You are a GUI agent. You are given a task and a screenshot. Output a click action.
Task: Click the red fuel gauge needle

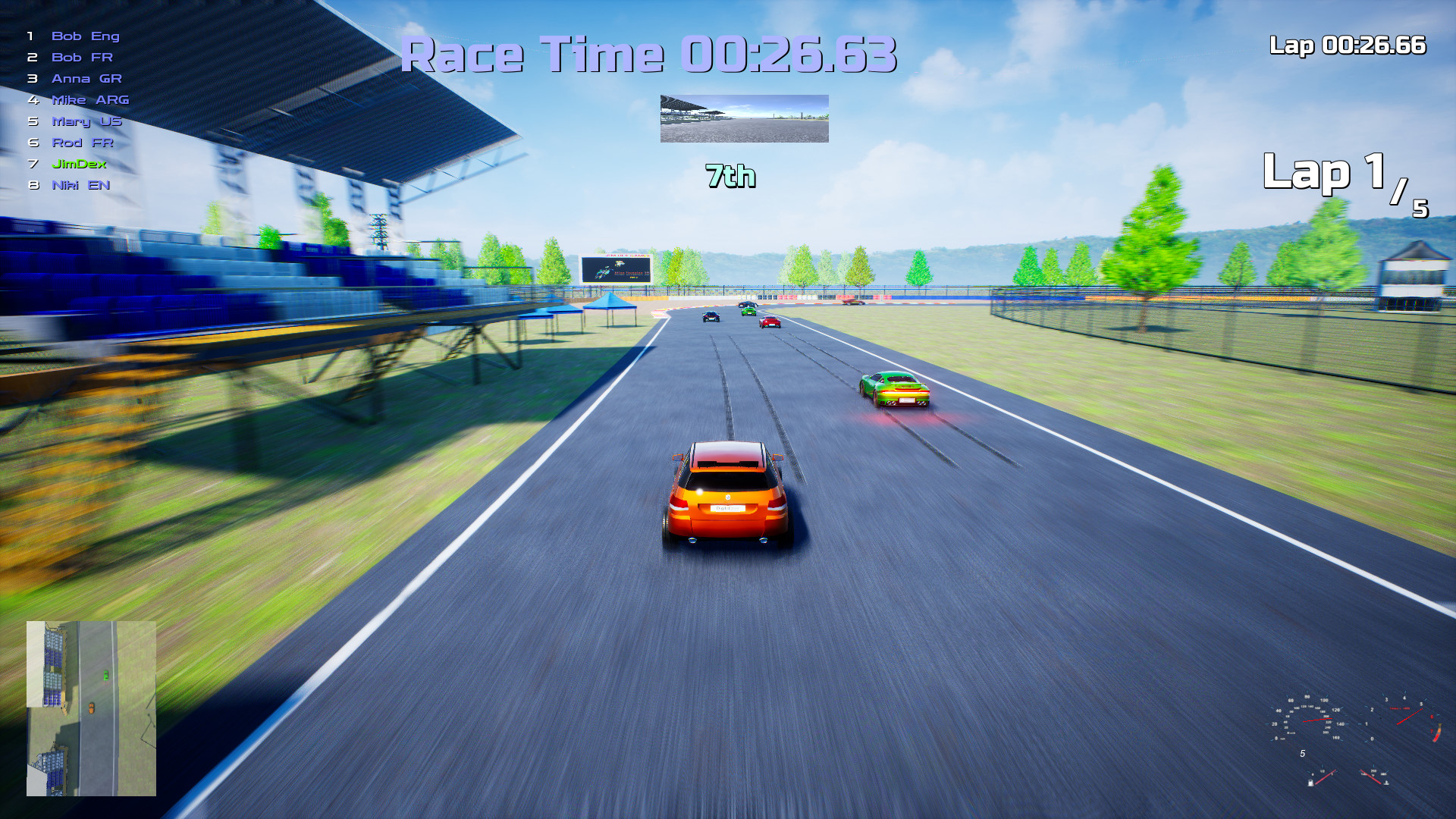pyautogui.click(x=1326, y=777)
